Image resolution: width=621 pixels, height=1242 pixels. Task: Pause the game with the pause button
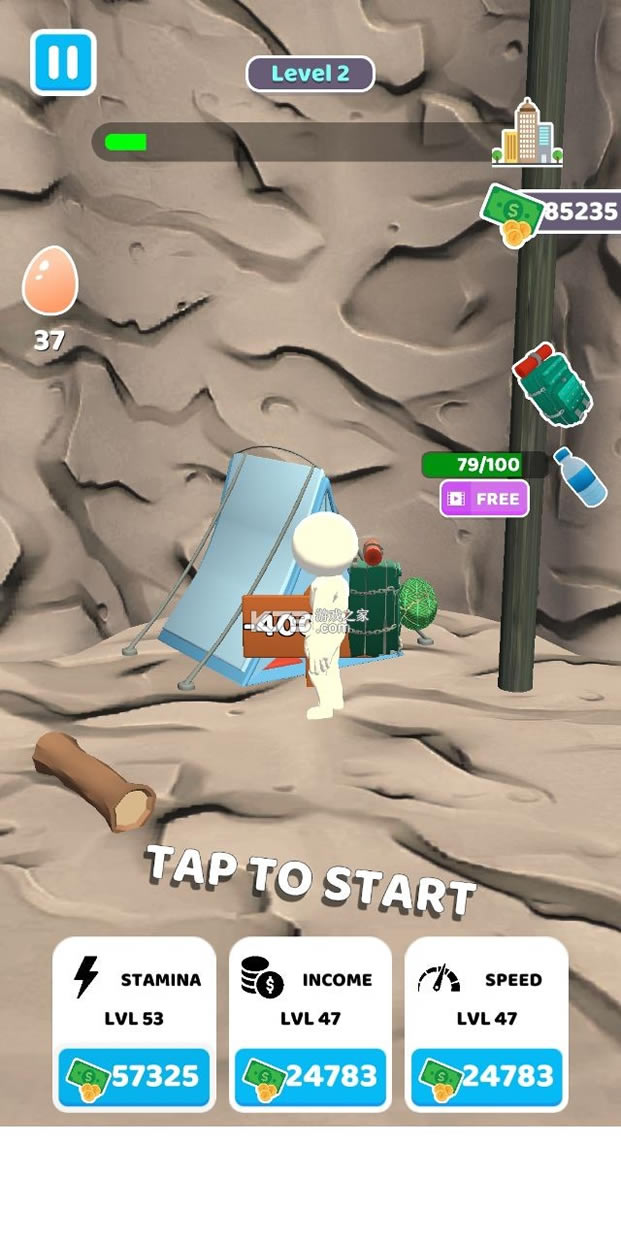point(63,62)
